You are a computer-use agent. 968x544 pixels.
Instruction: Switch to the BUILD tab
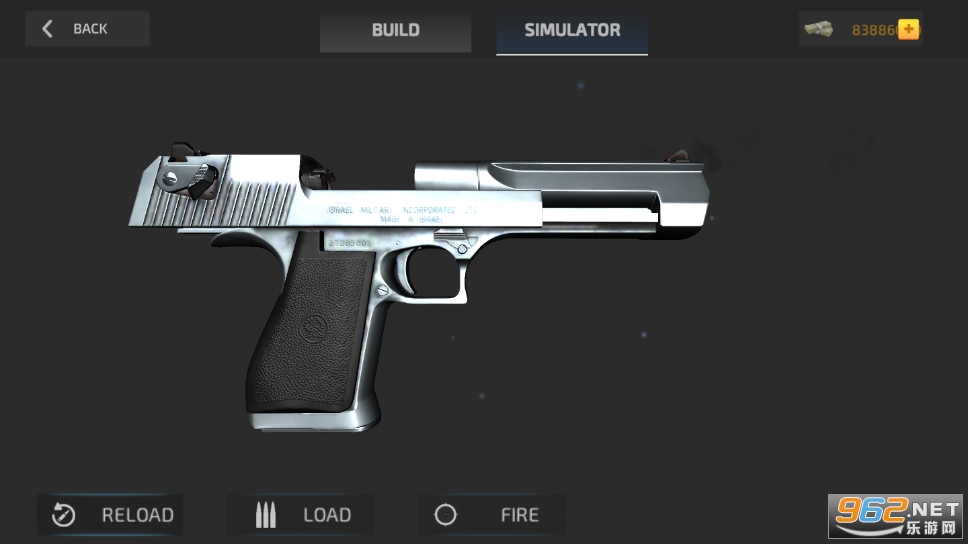pos(395,30)
